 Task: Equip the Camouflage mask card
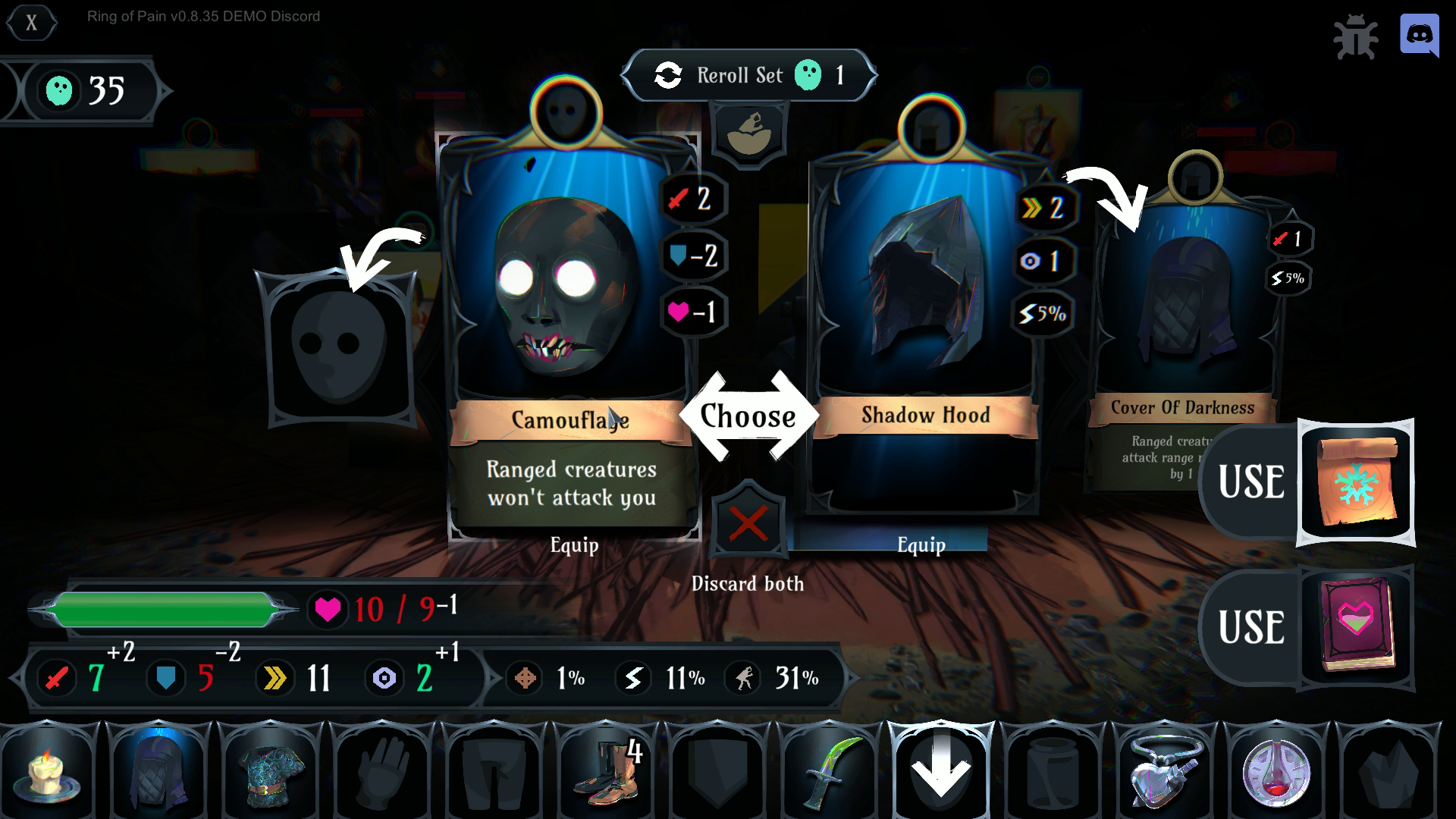[x=573, y=544]
